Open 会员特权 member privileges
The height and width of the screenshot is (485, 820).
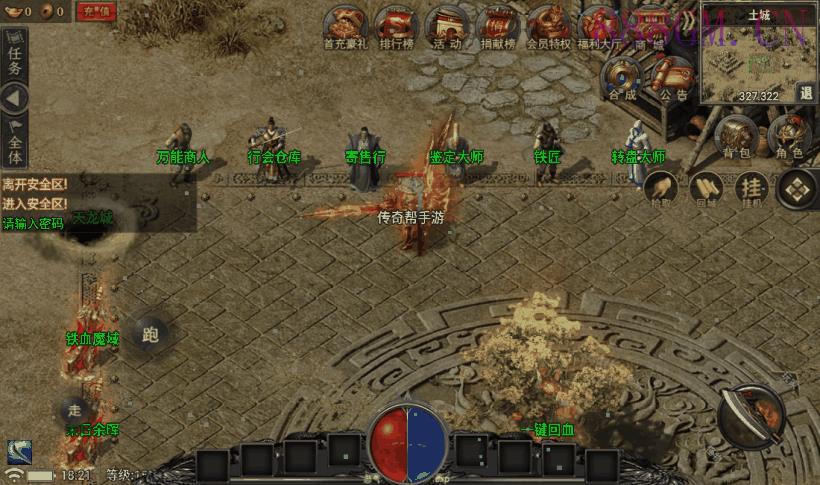(x=548, y=25)
